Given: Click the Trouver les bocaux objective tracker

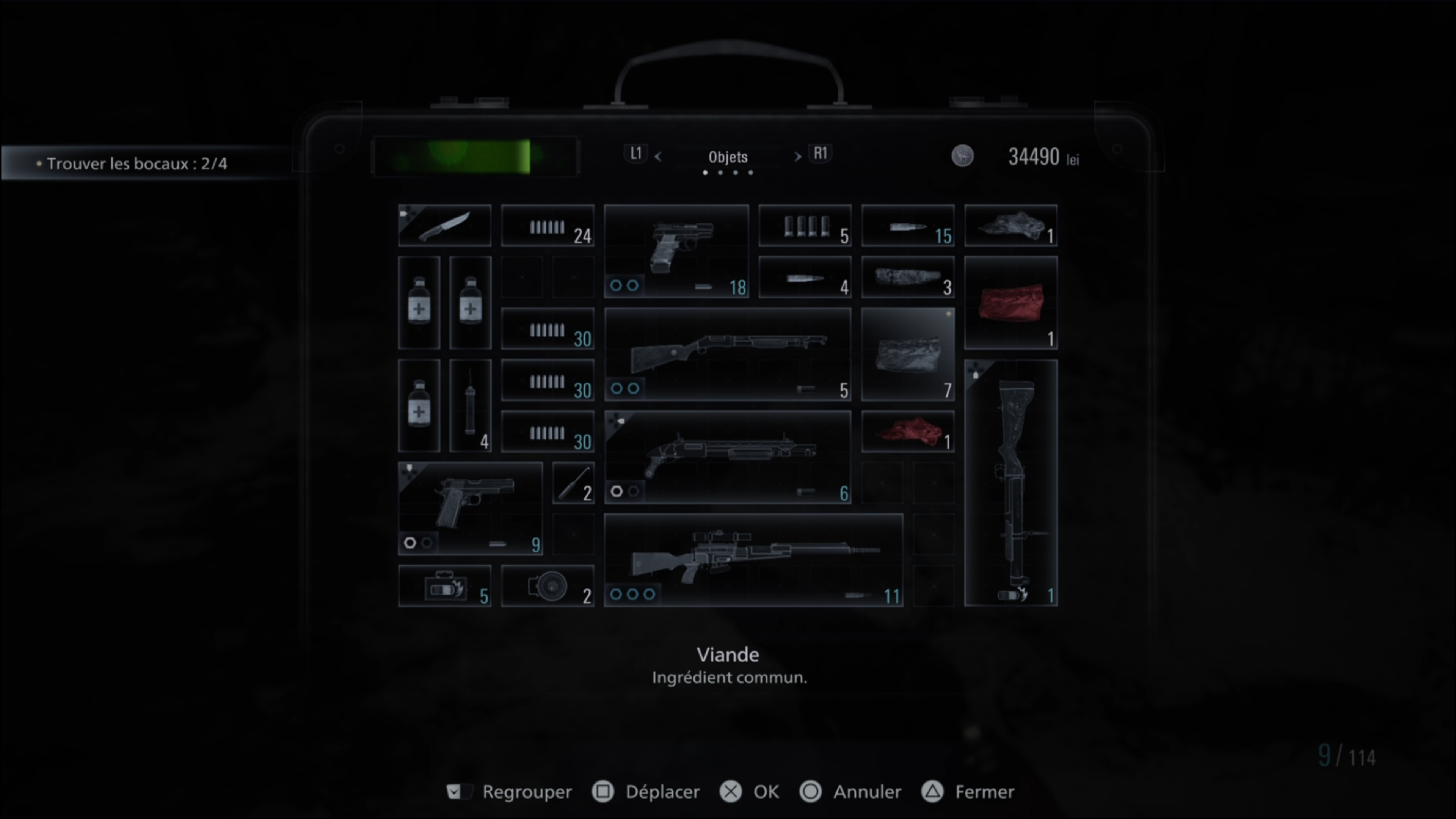Looking at the screenshot, I should pyautogui.click(x=136, y=164).
